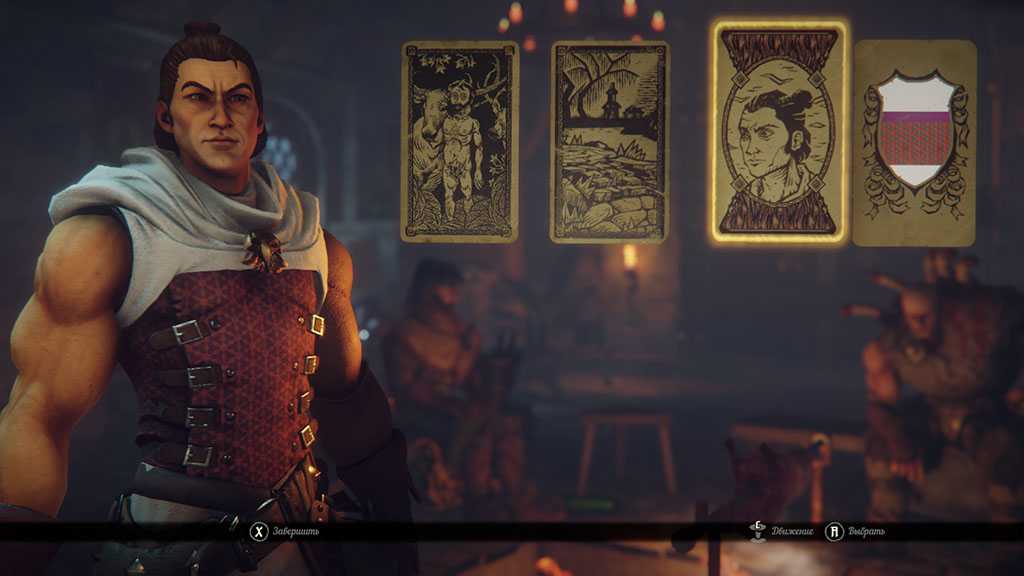This screenshot has width=1024, height=576.
Task: Select the red and white shield card
Action: tap(915, 143)
